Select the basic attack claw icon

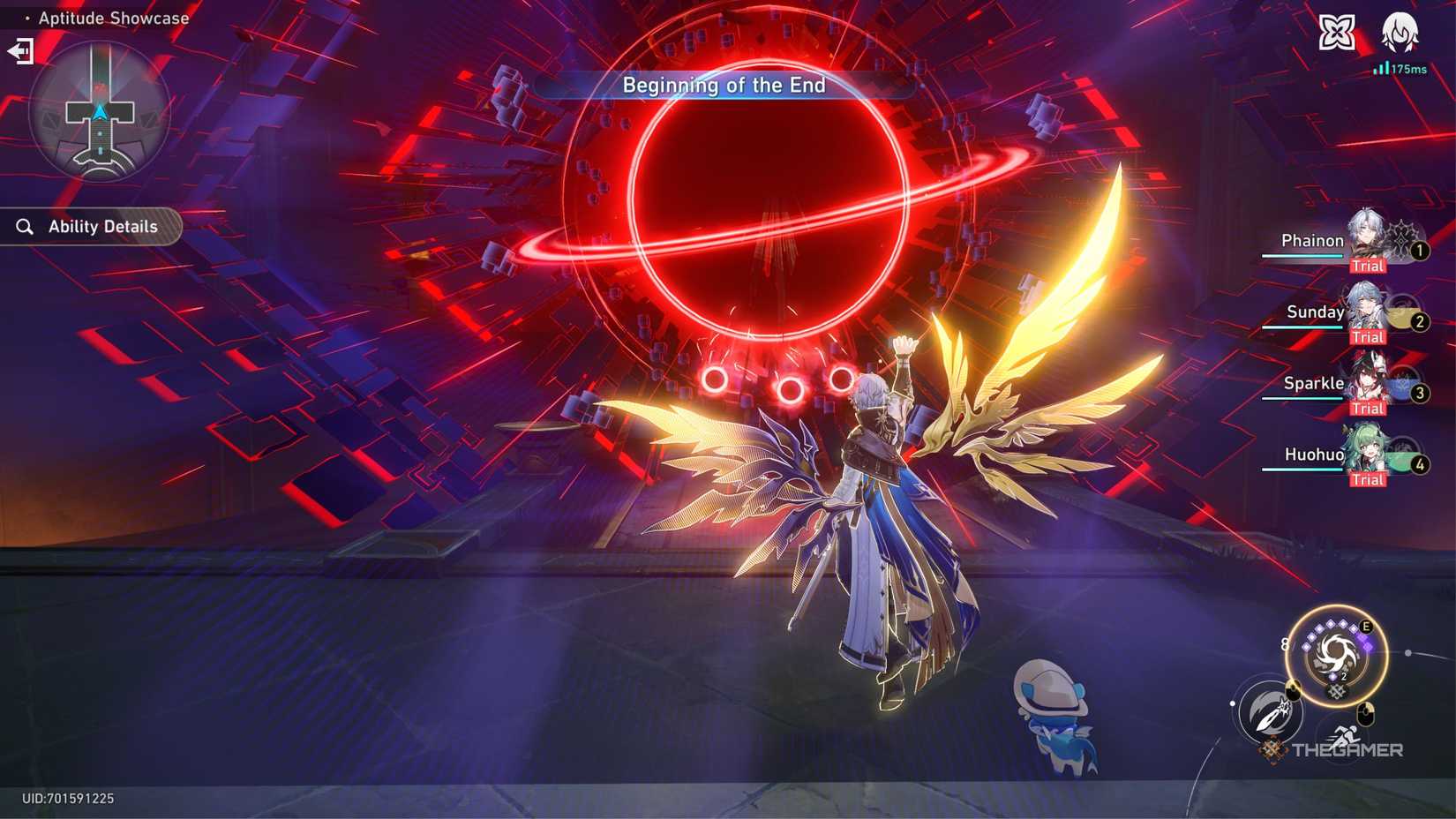(1268, 715)
